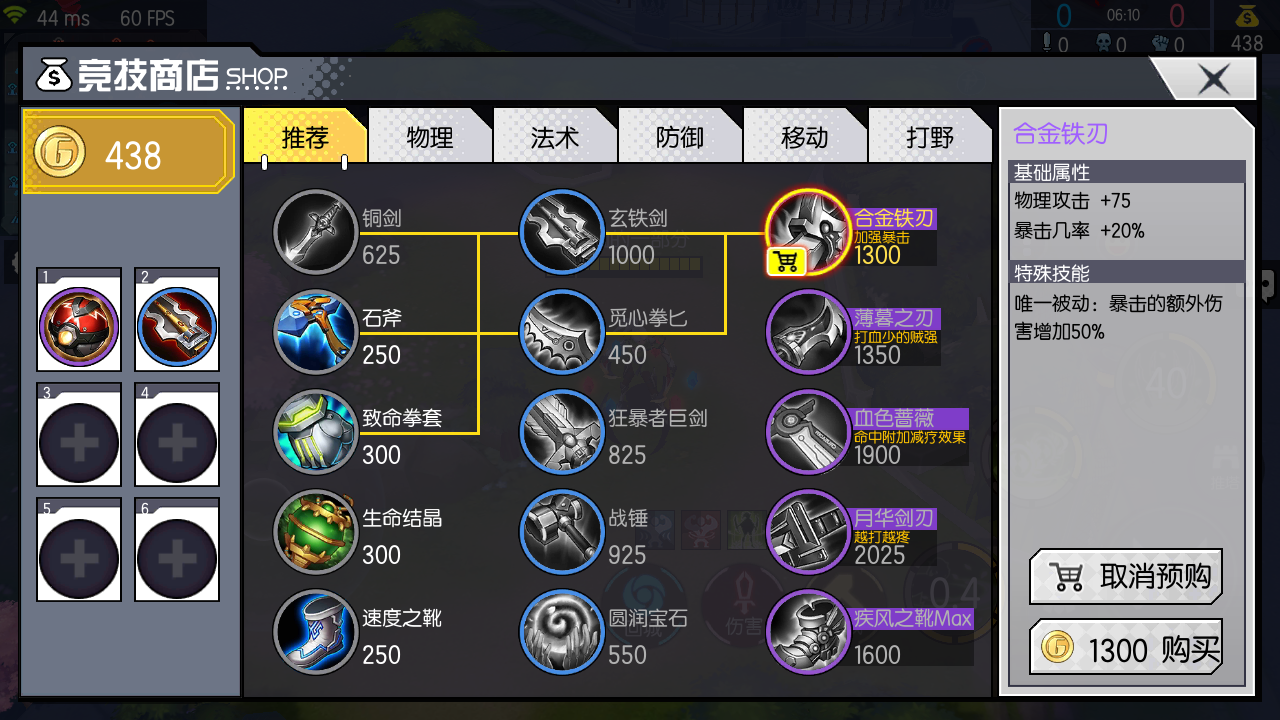
Task: Select the 薄暮之刃 item icon
Action: tap(809, 332)
